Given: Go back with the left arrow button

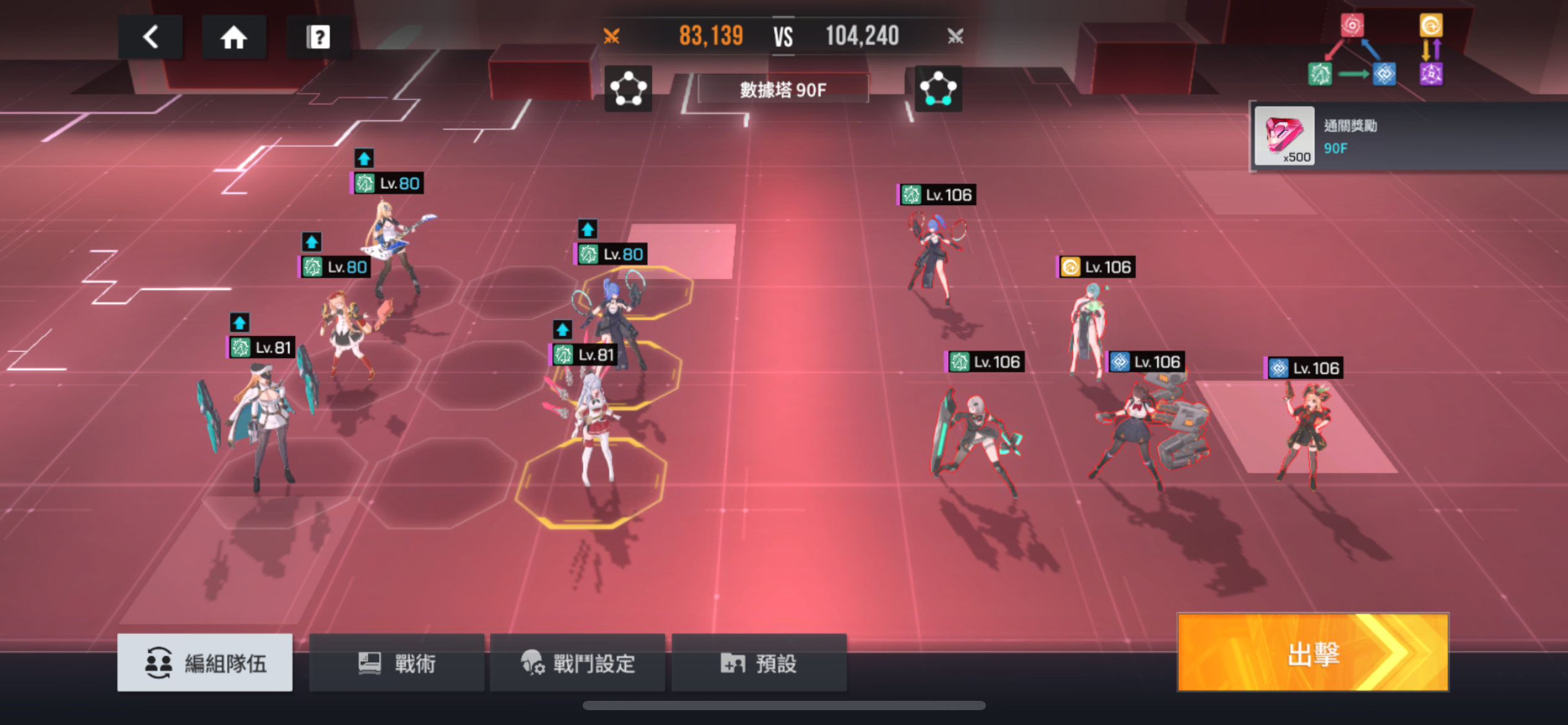Looking at the screenshot, I should (x=150, y=37).
